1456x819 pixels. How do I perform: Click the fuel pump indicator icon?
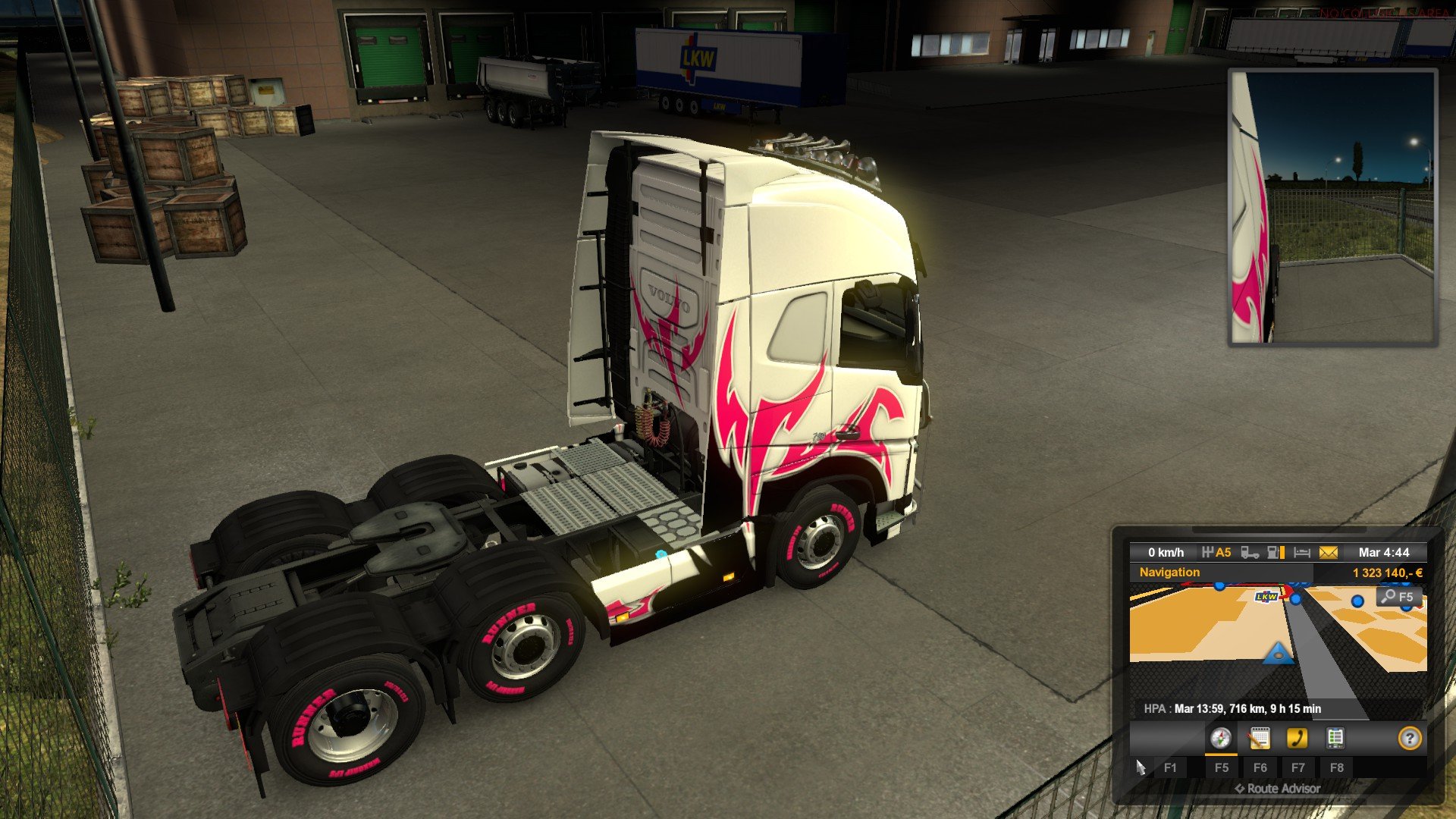(x=1276, y=553)
